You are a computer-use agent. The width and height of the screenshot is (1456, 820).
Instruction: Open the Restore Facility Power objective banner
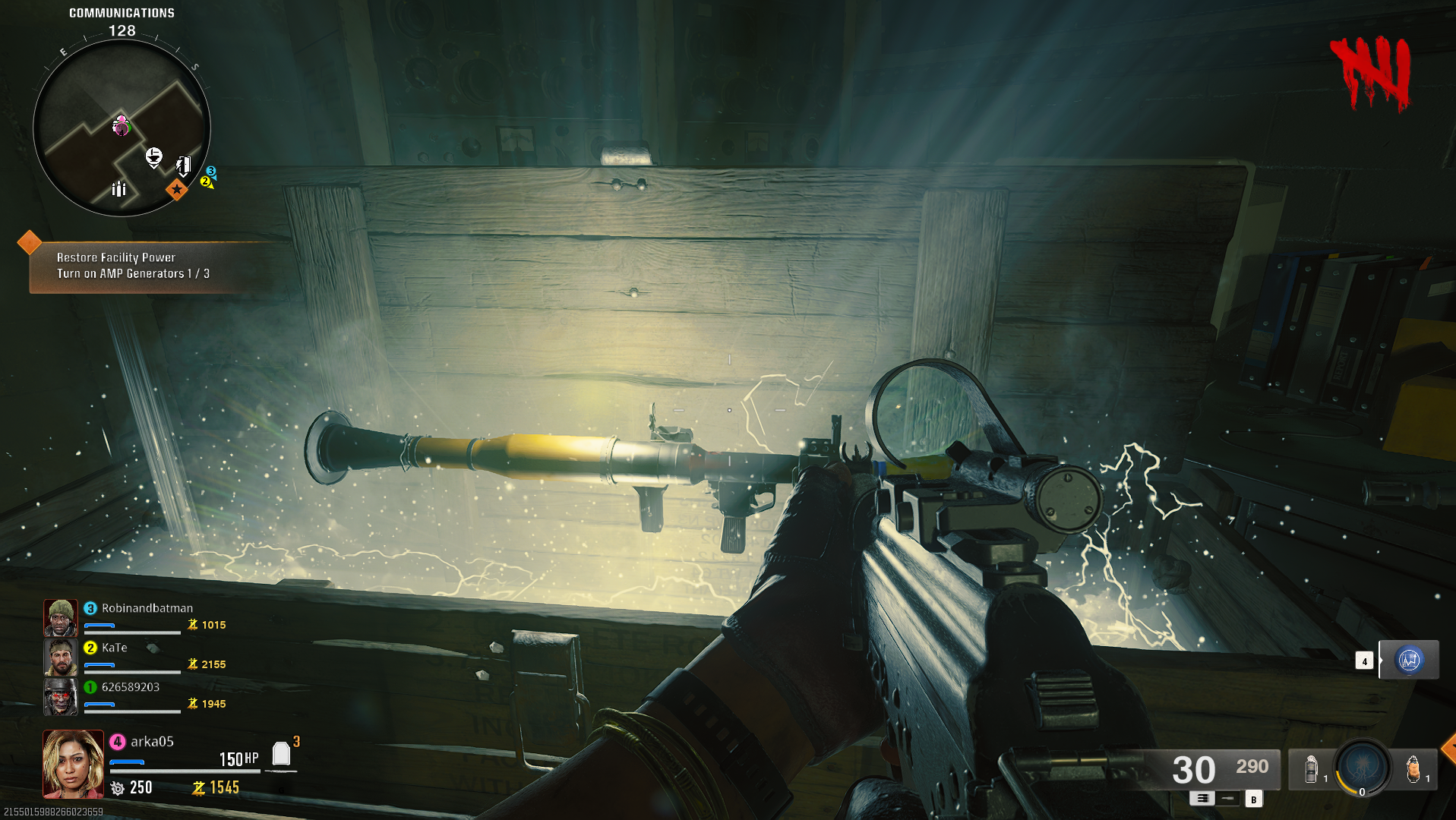[x=114, y=257]
